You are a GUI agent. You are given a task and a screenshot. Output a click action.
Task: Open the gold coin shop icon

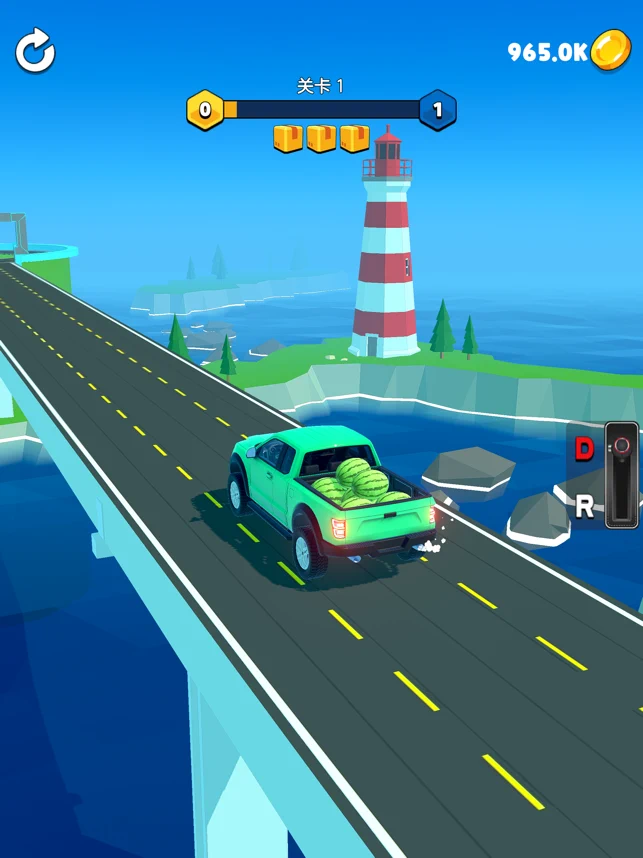[609, 51]
